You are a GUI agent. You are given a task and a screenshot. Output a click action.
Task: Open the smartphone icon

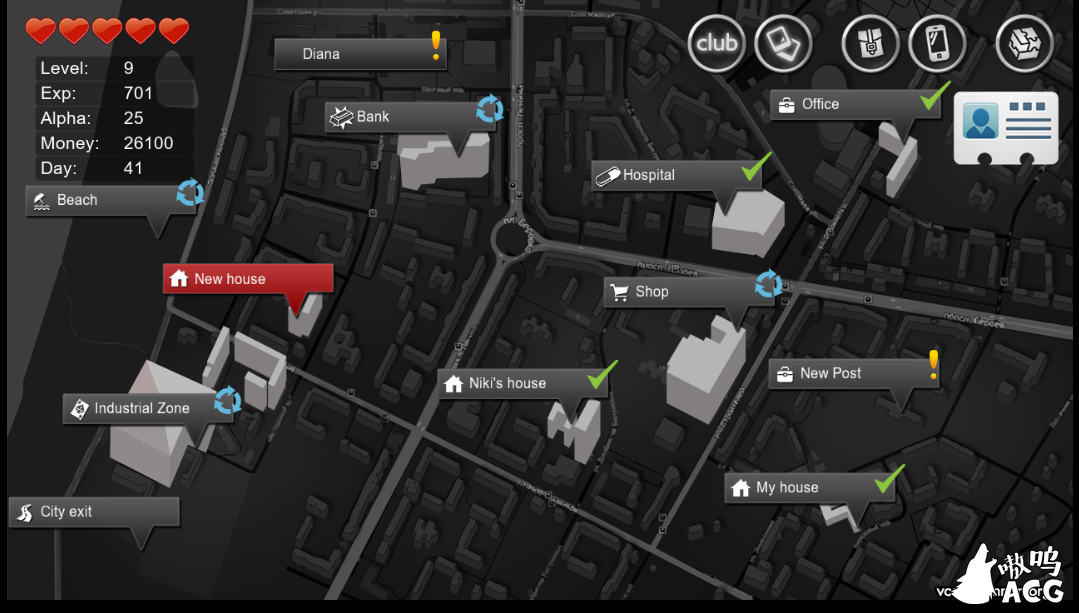point(937,43)
